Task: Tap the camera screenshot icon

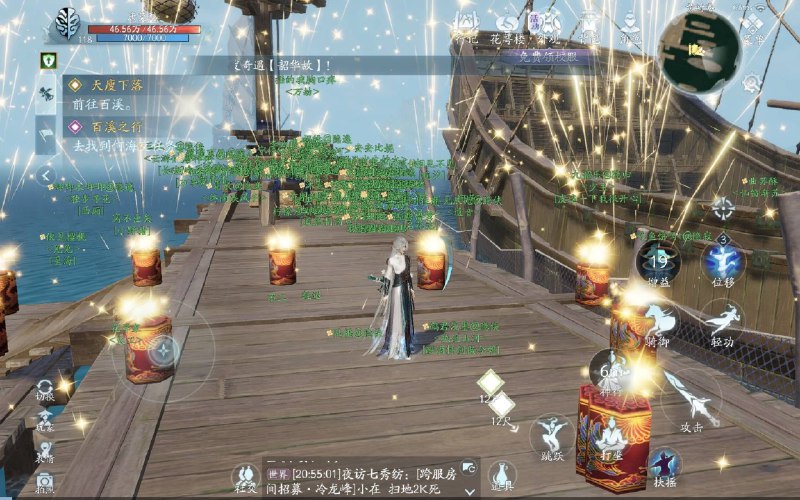Action: (x=44, y=483)
